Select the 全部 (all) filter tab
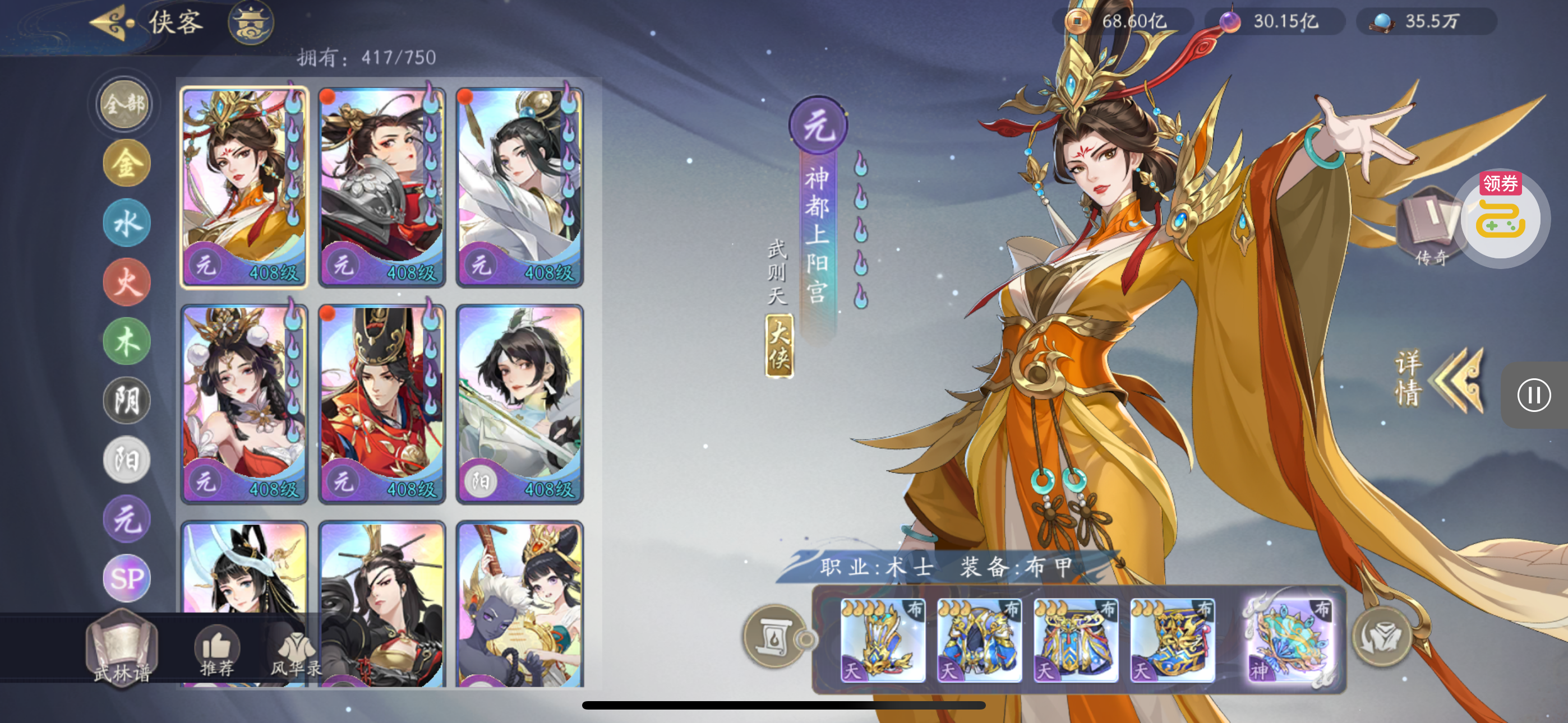Viewport: 1568px width, 723px height. 125,104
